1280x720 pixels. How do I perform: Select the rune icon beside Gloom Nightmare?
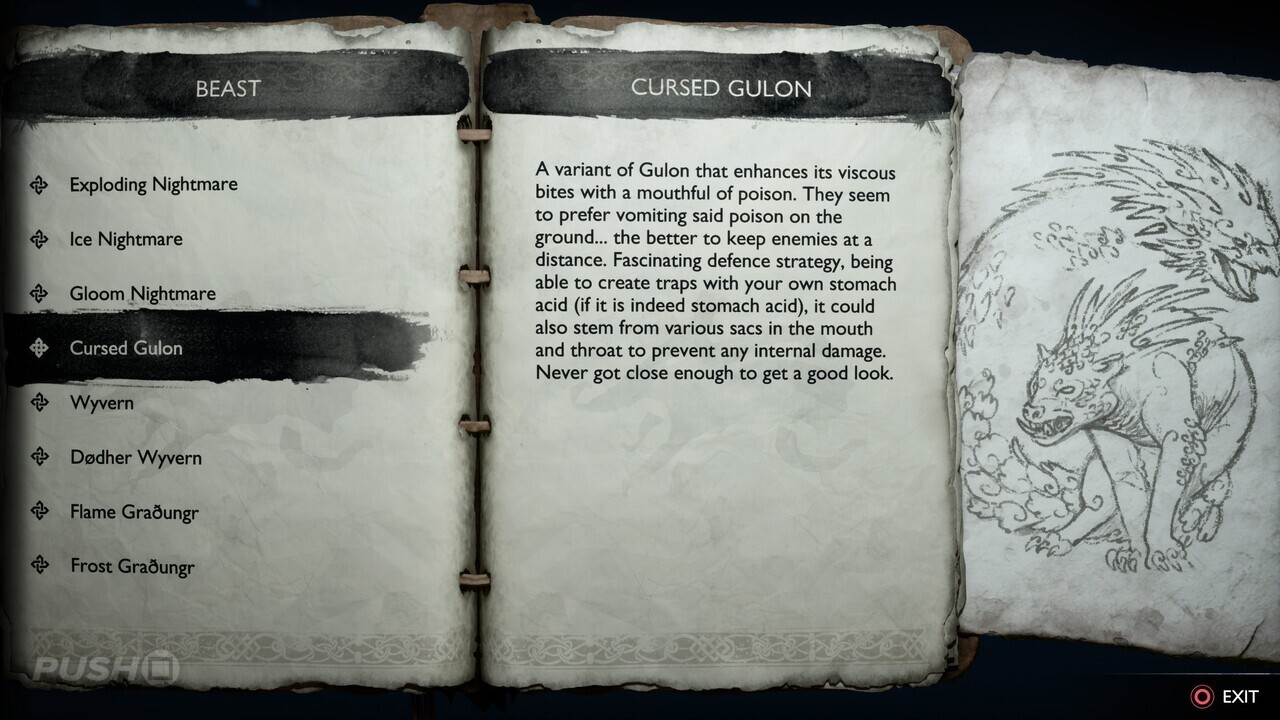[40, 294]
